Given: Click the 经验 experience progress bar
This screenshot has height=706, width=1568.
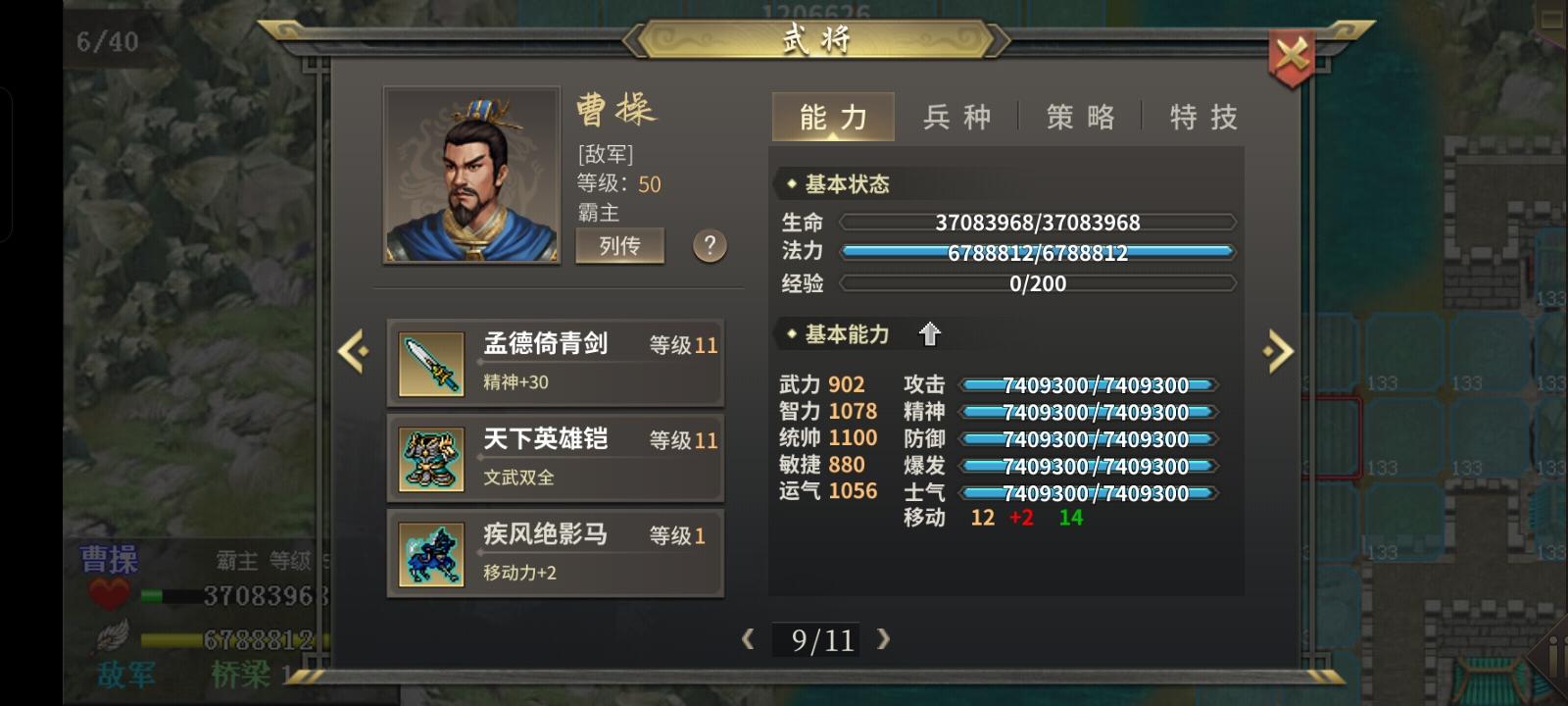Looking at the screenshot, I should pyautogui.click(x=1039, y=283).
